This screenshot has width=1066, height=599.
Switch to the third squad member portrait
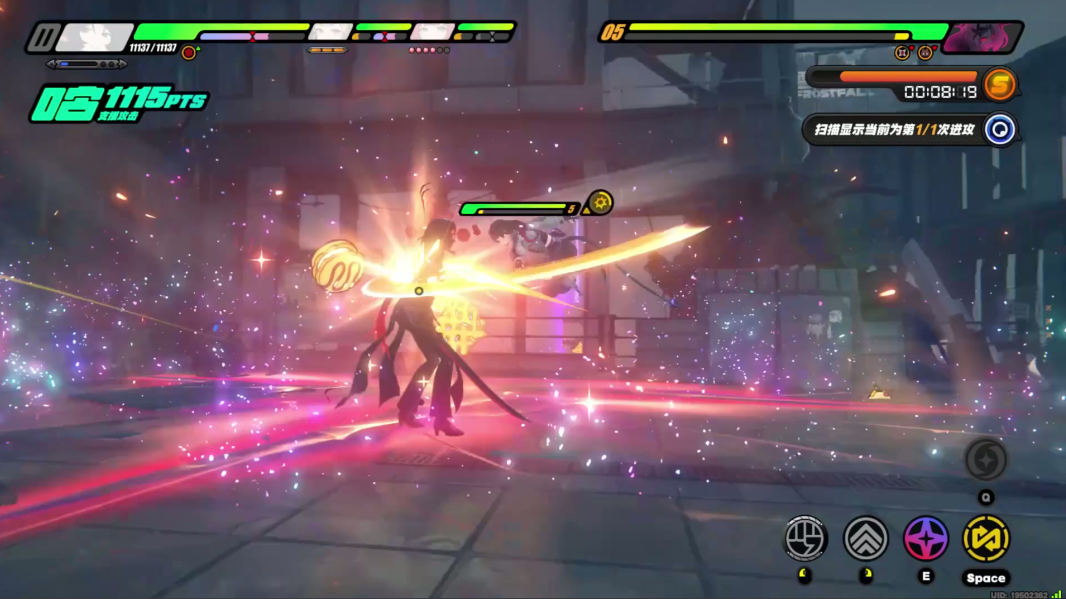432,33
